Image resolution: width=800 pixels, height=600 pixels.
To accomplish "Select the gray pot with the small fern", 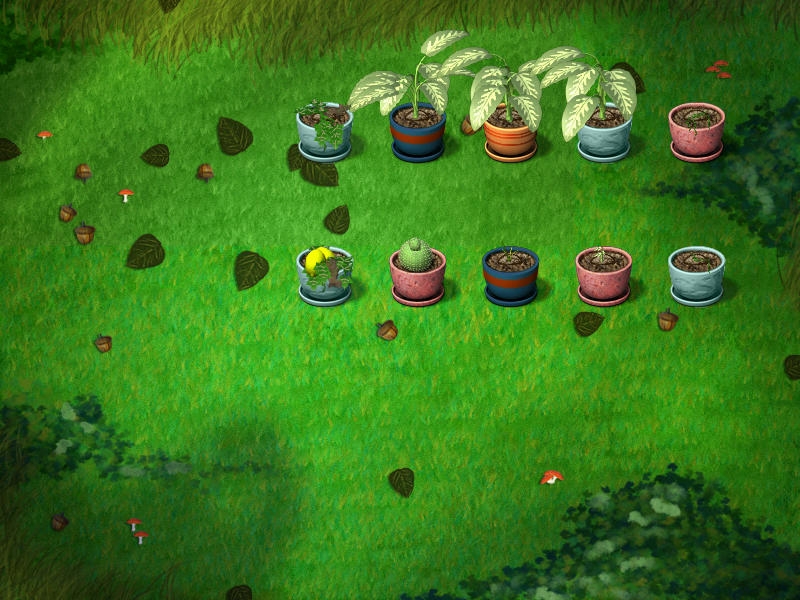I will click(324, 132).
